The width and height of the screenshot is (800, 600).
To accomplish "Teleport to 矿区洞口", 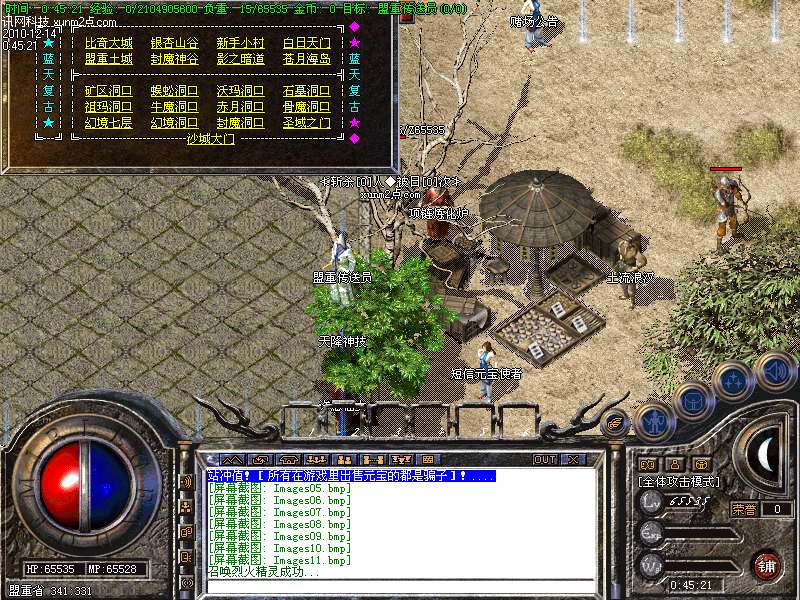I will click(x=108, y=91).
